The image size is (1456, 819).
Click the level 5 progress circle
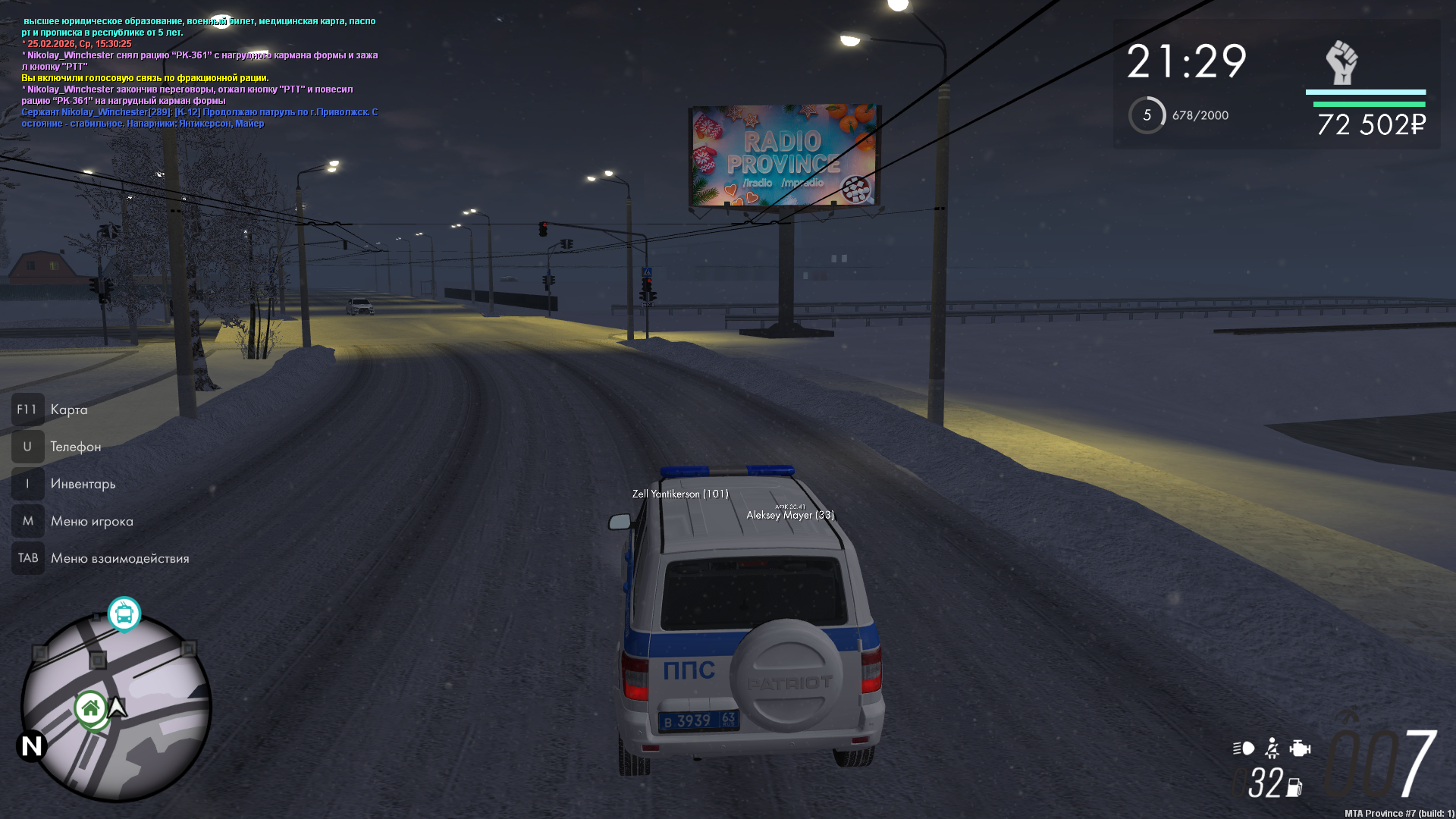pos(1147,115)
